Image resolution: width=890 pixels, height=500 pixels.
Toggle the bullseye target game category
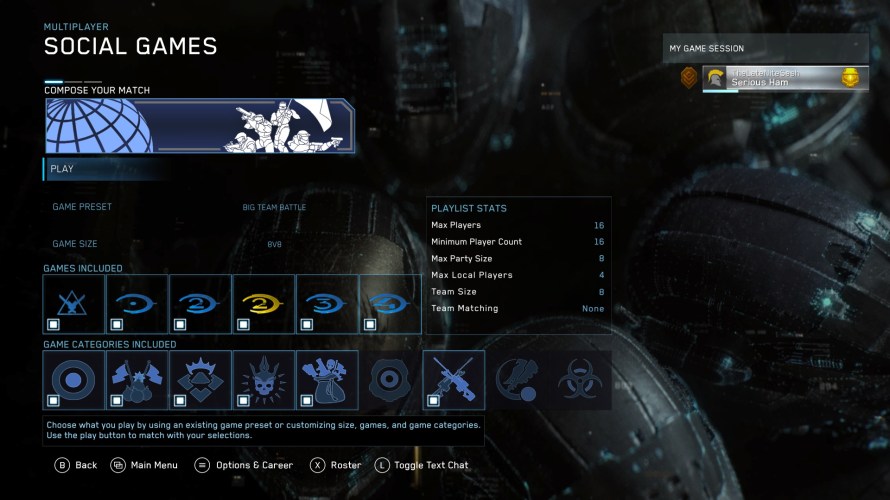pyautogui.click(x=74, y=380)
